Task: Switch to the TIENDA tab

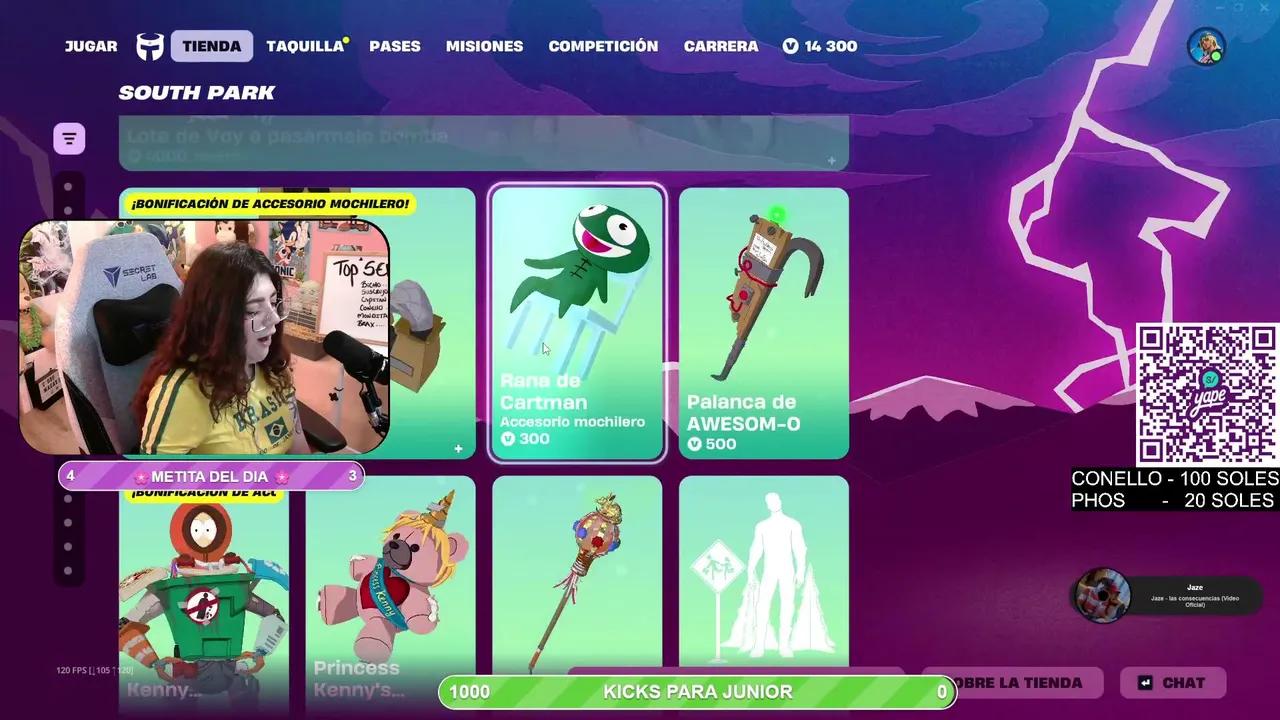Action: pos(210,45)
